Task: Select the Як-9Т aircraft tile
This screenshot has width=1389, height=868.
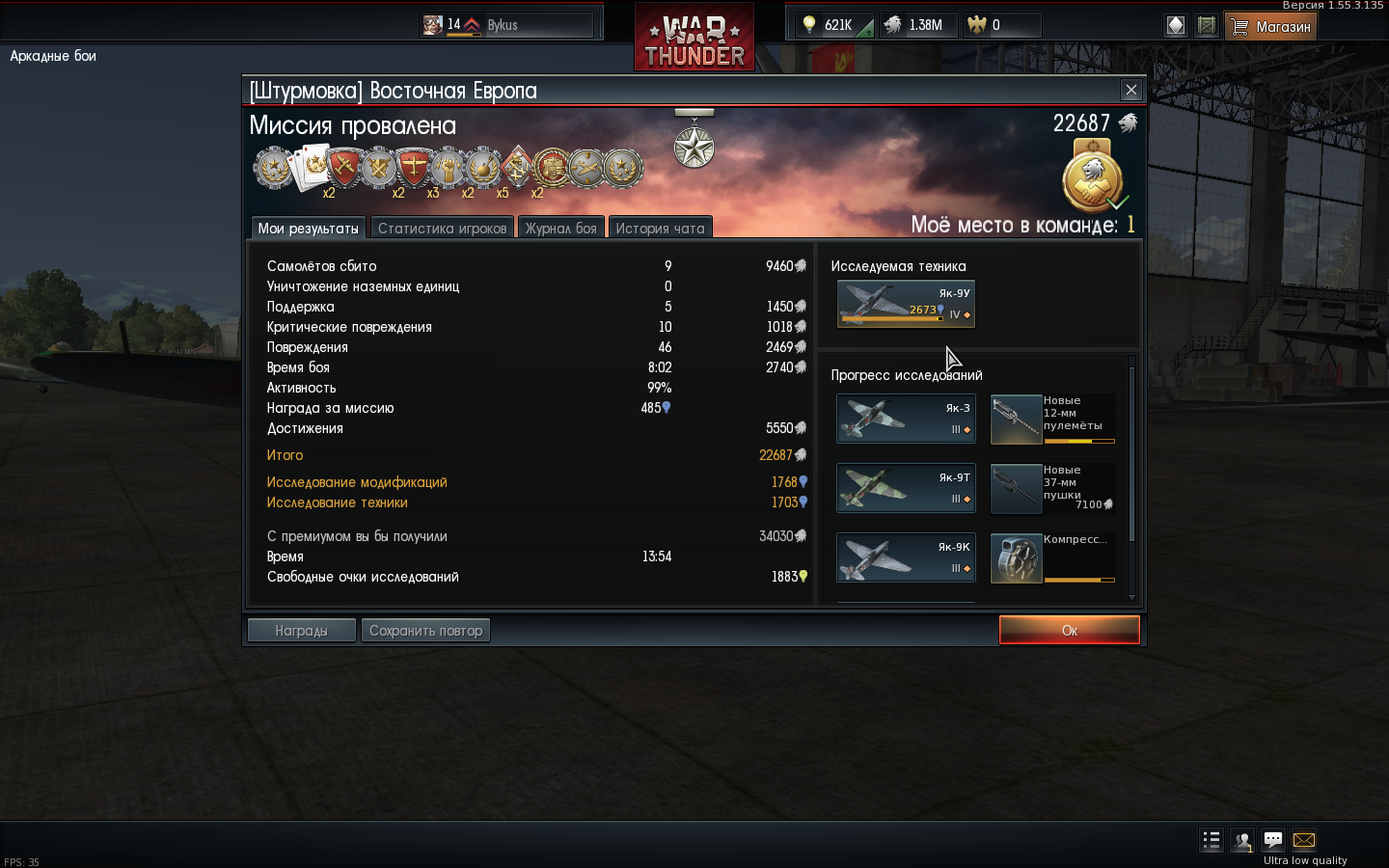Action: coord(906,488)
